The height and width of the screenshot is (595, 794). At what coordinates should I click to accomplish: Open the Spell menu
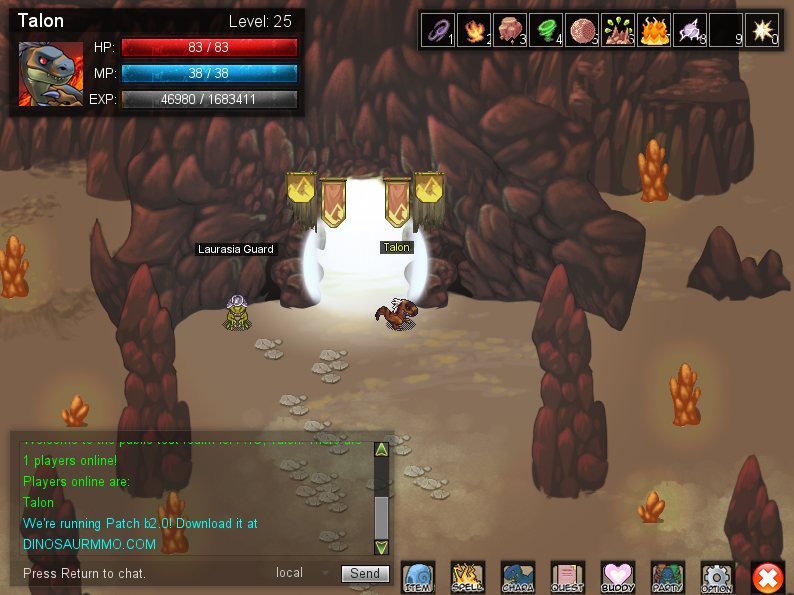(x=467, y=577)
